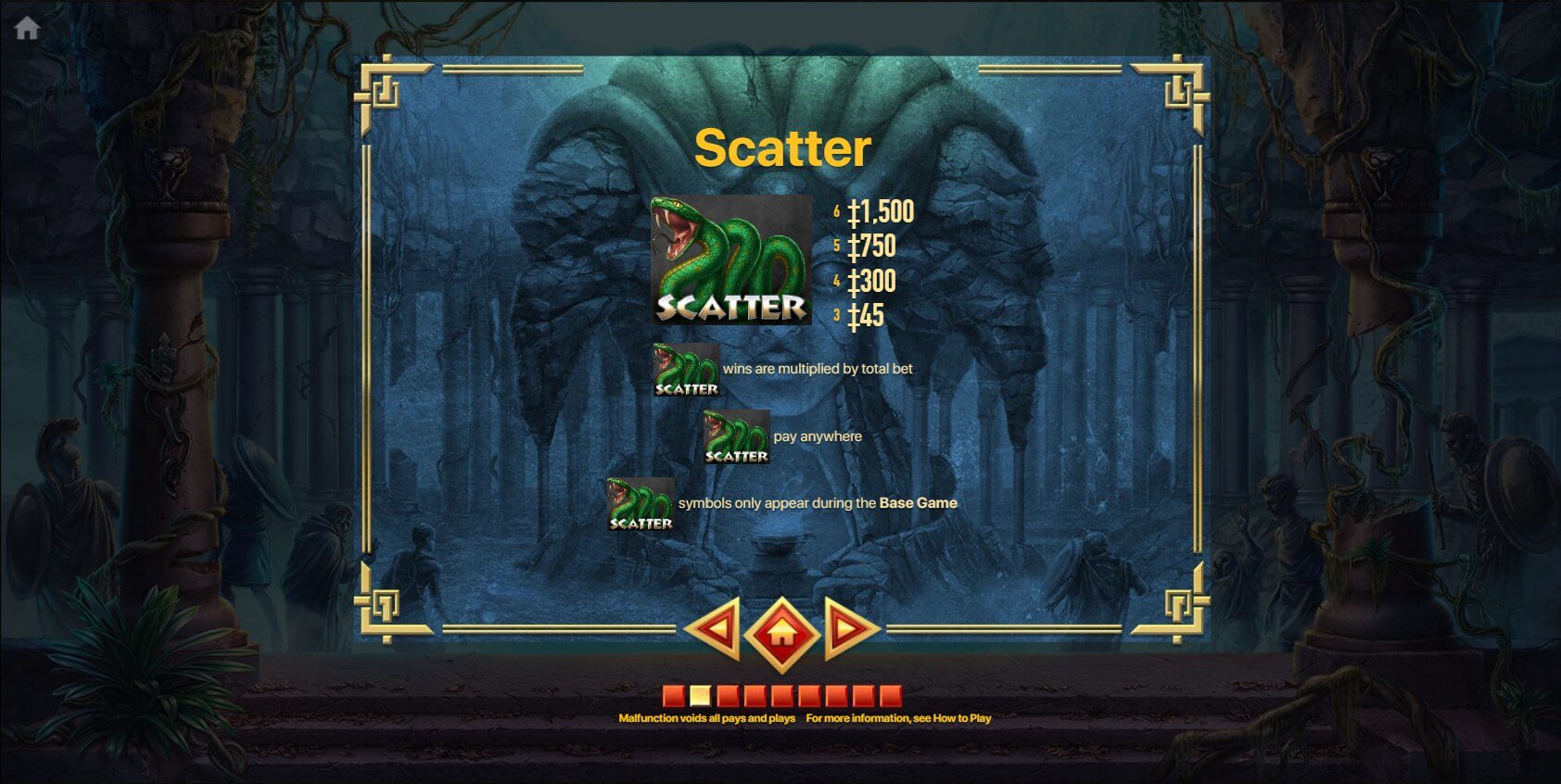Activate the first red pagination square
Image resolution: width=1561 pixels, height=784 pixels.
[674, 696]
